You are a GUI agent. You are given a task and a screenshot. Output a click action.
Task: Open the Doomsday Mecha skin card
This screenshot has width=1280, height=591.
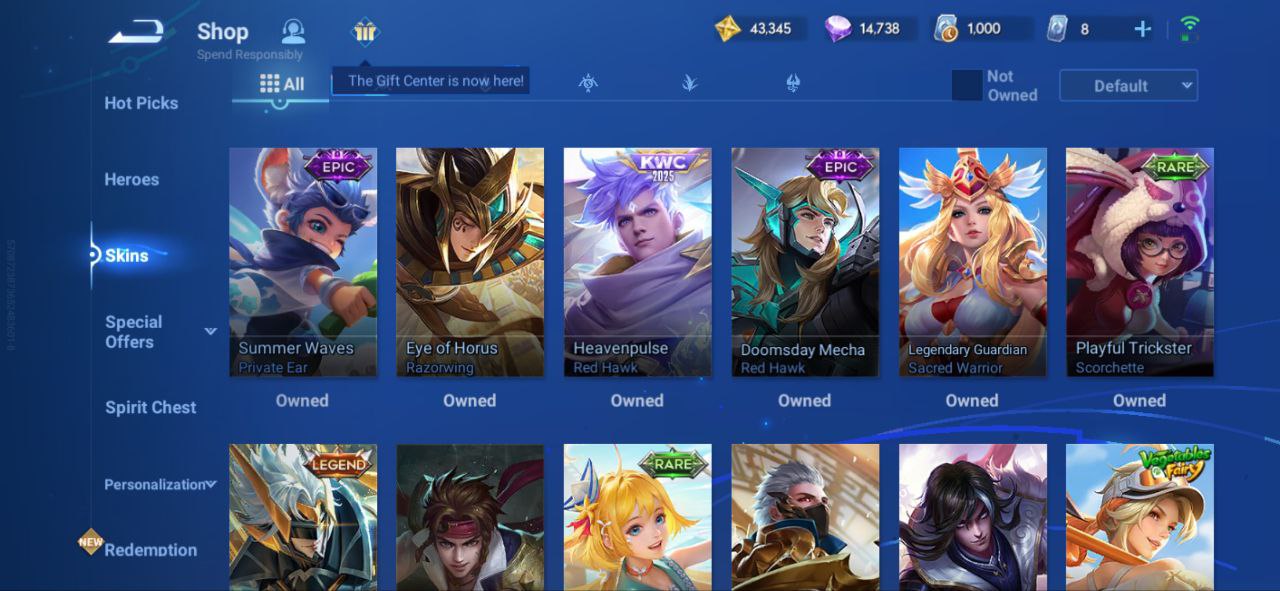(x=805, y=262)
